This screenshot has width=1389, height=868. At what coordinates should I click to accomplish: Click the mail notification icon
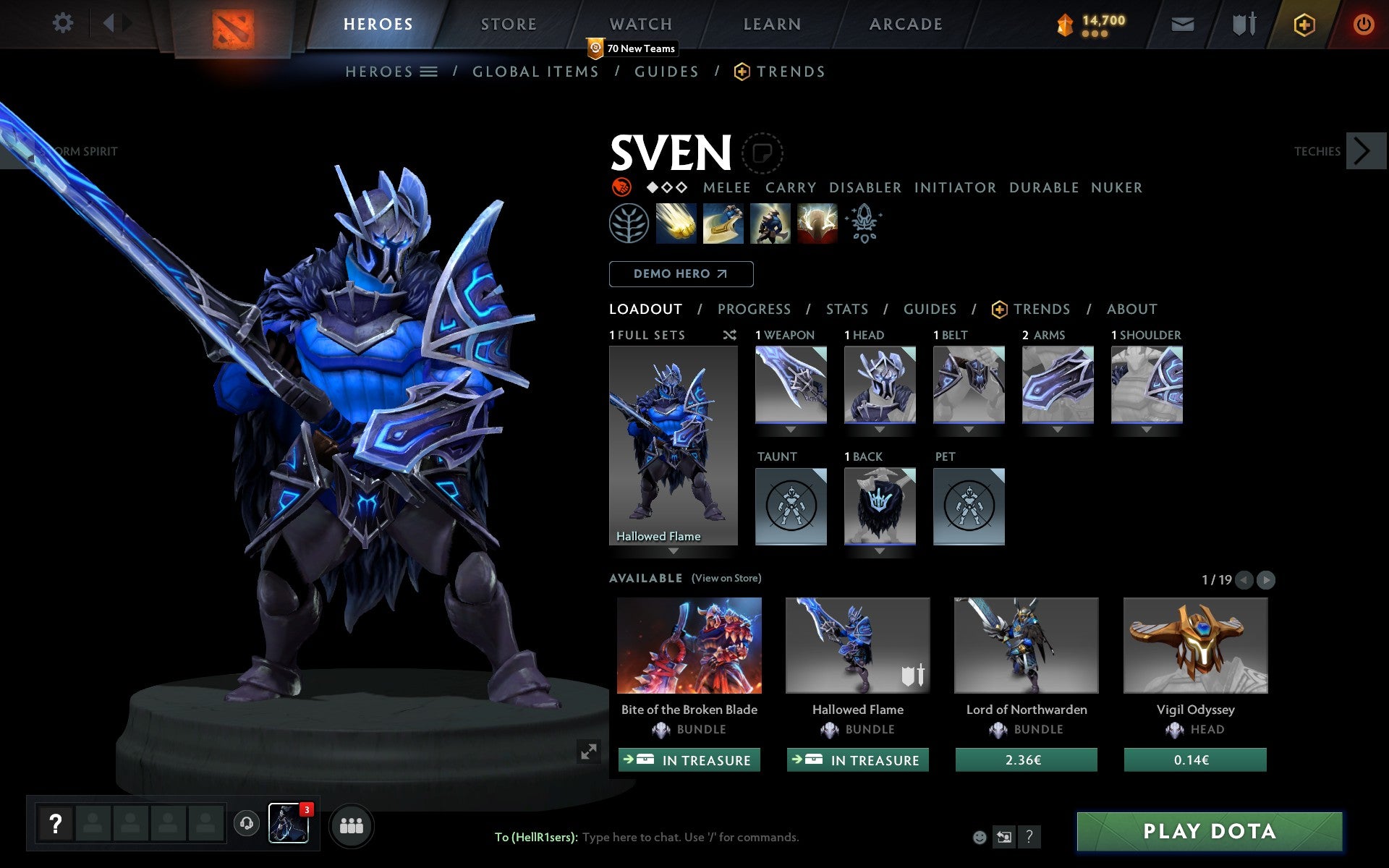tap(1182, 23)
